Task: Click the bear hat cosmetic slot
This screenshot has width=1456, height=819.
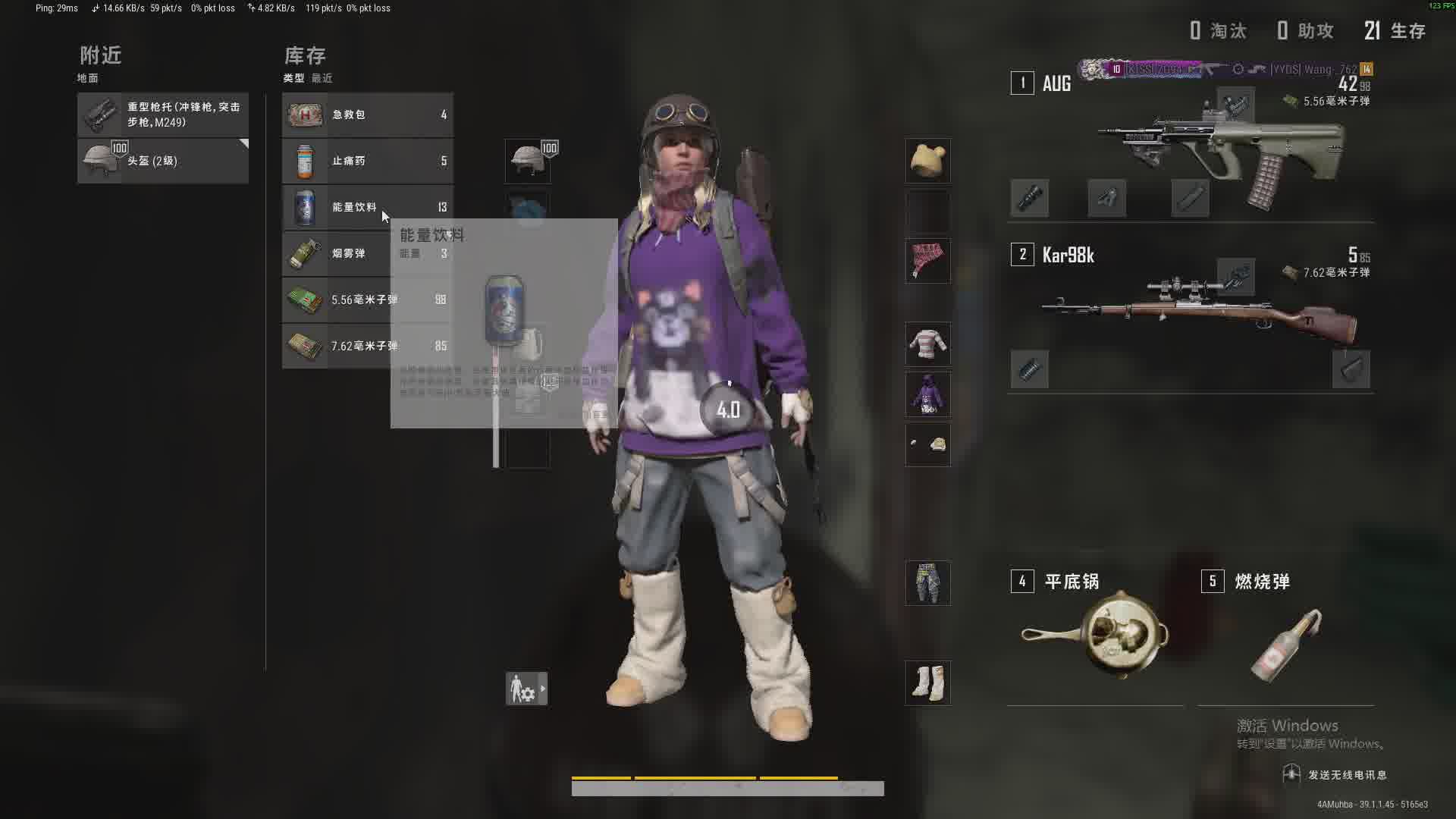Action: tap(927, 161)
